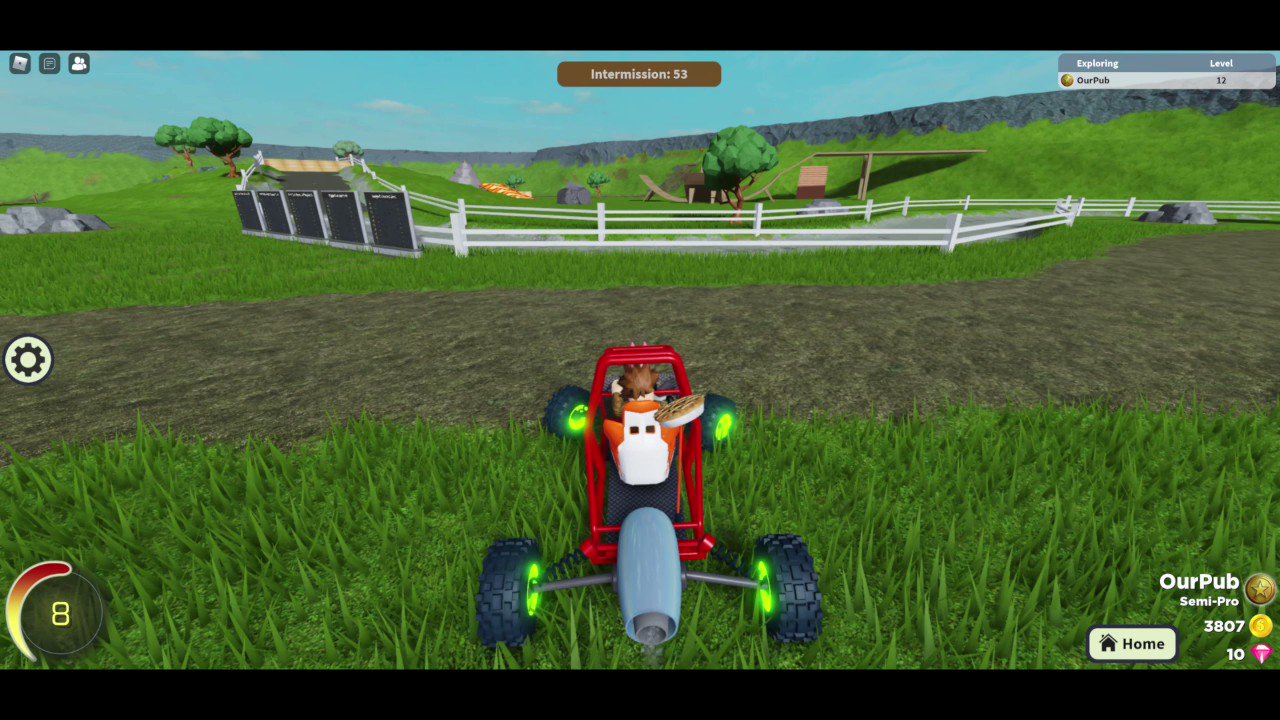The height and width of the screenshot is (720, 1280).
Task: Open the players list icon
Action: coord(79,63)
